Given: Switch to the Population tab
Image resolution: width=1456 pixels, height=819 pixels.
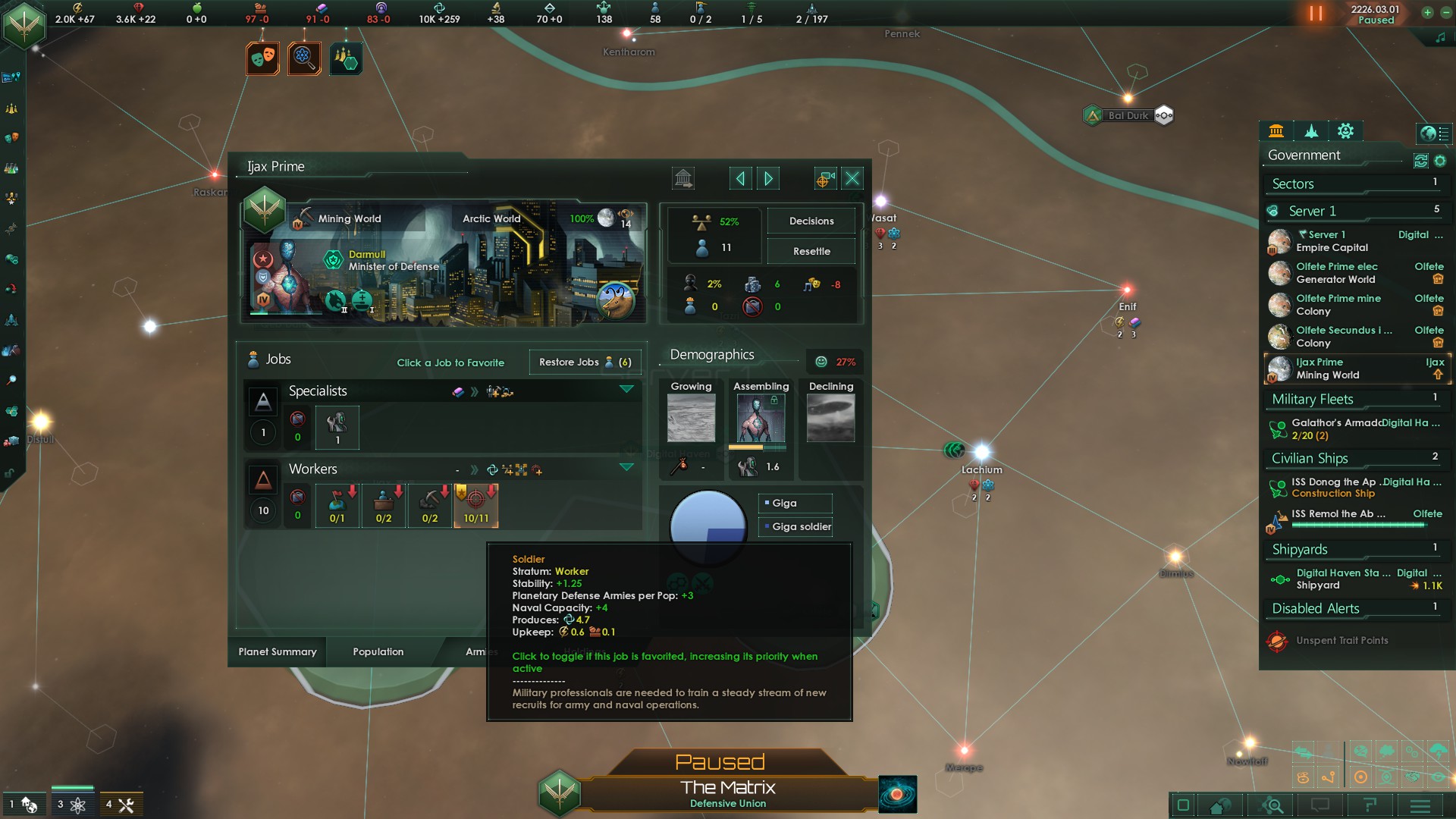Looking at the screenshot, I should (377, 651).
